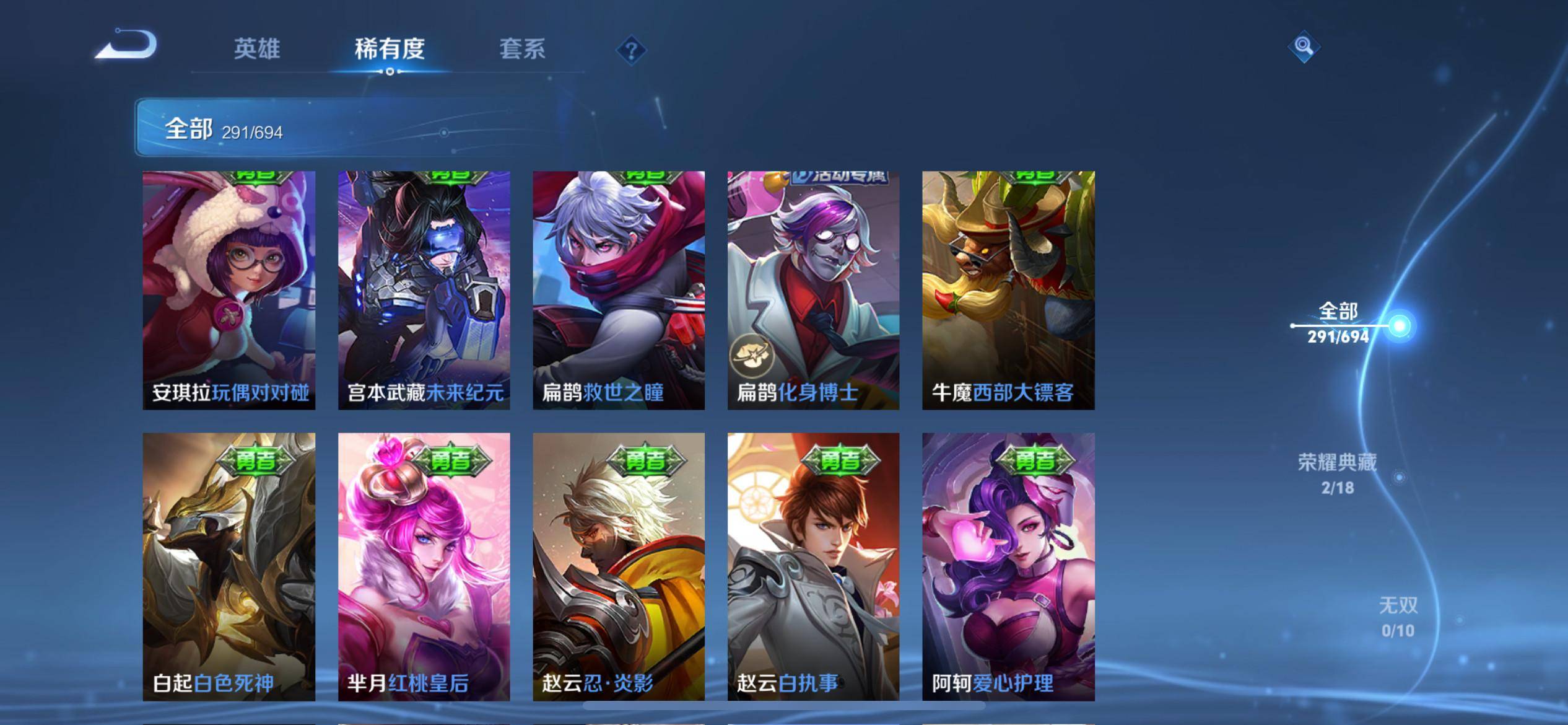The image size is (1568, 725).
Task: Switch to the 英雄 tab
Action: coord(256,49)
